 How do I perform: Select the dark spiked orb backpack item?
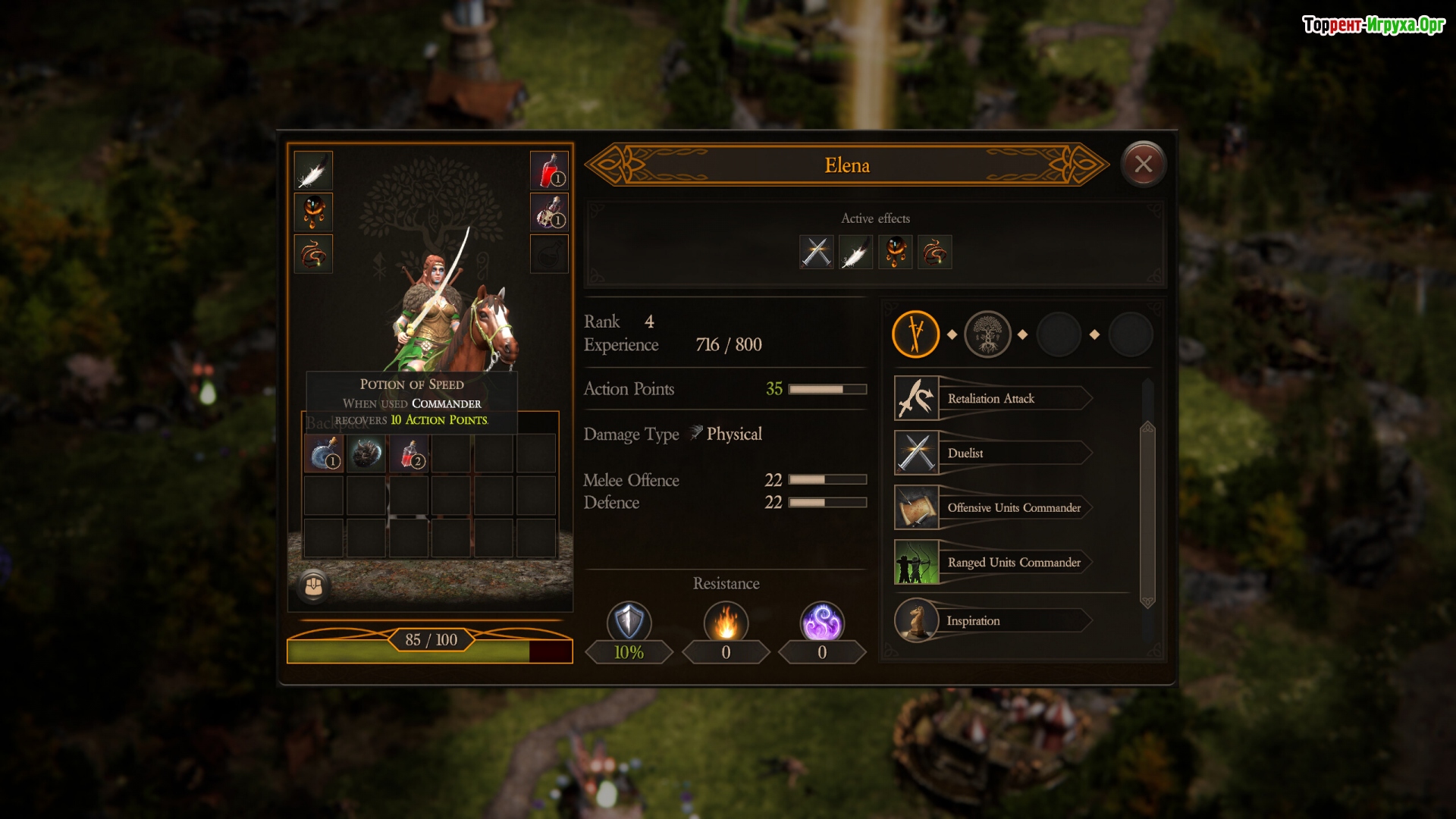366,453
